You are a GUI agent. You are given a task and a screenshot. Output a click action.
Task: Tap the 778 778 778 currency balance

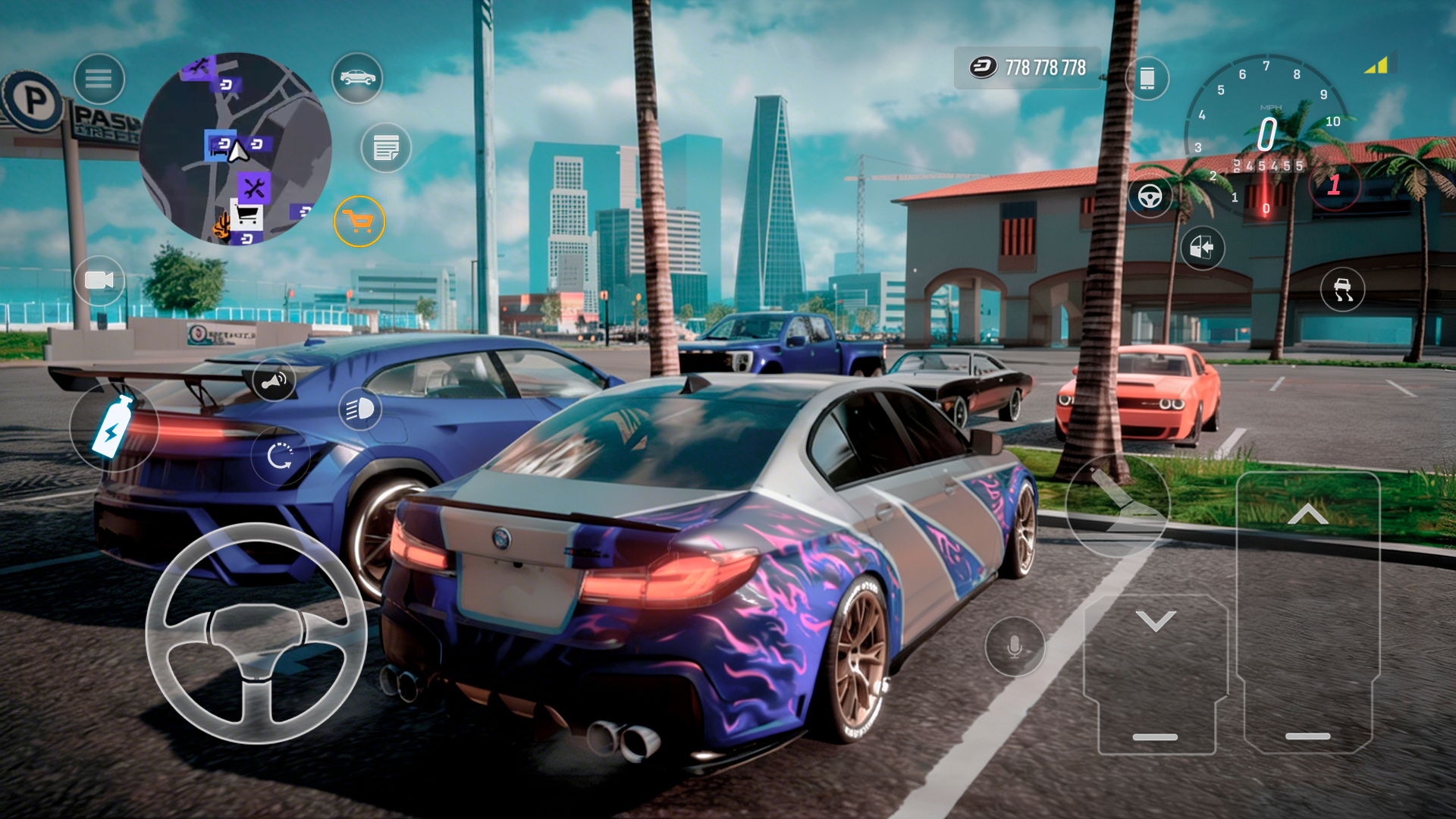[1027, 67]
